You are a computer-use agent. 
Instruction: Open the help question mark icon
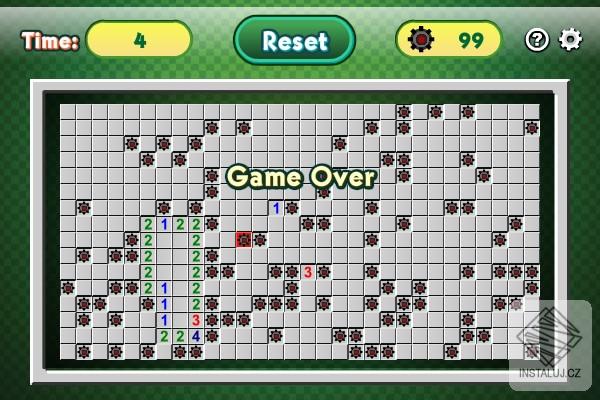click(x=537, y=40)
